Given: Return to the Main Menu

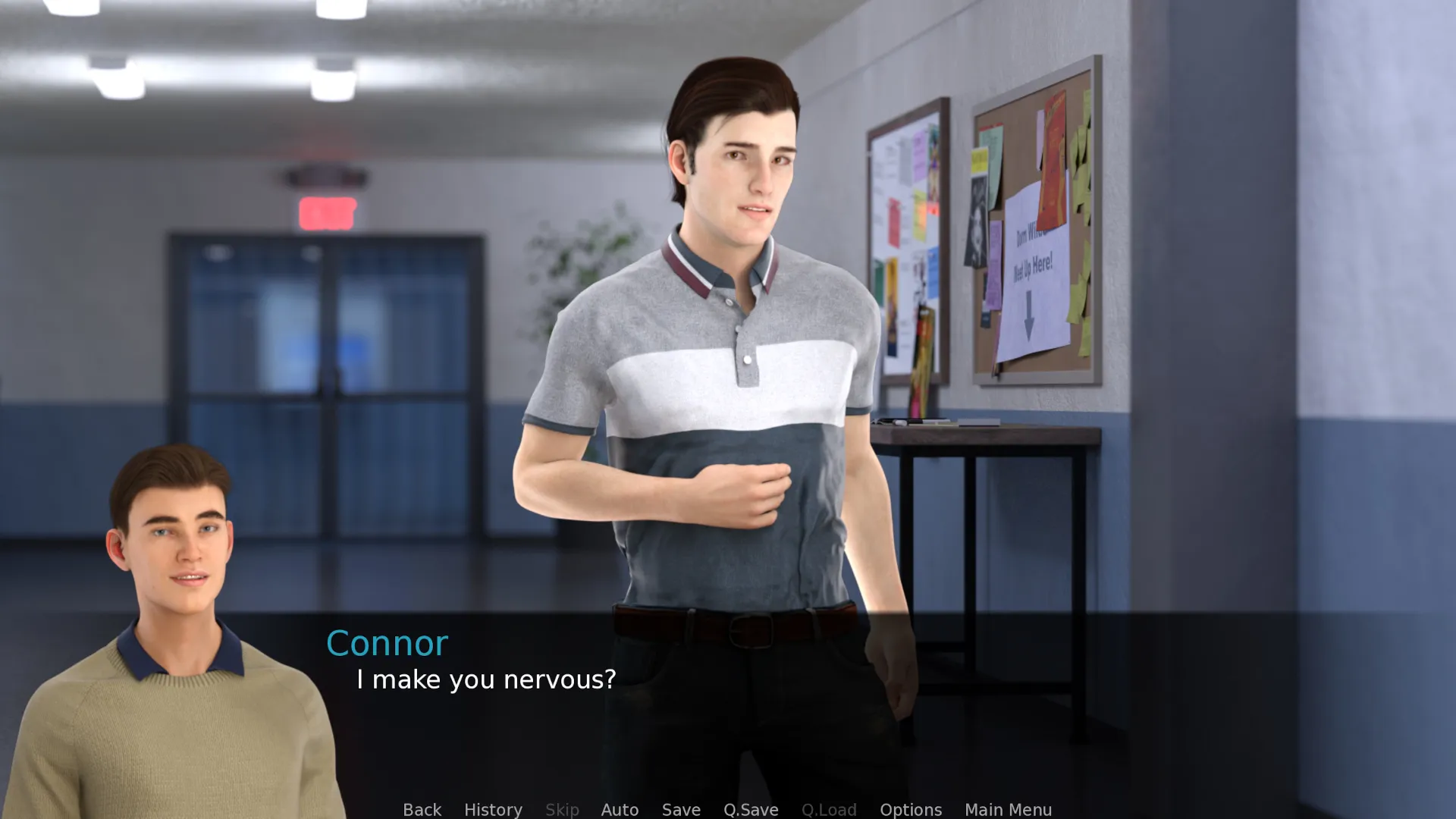Looking at the screenshot, I should click(x=1008, y=809).
